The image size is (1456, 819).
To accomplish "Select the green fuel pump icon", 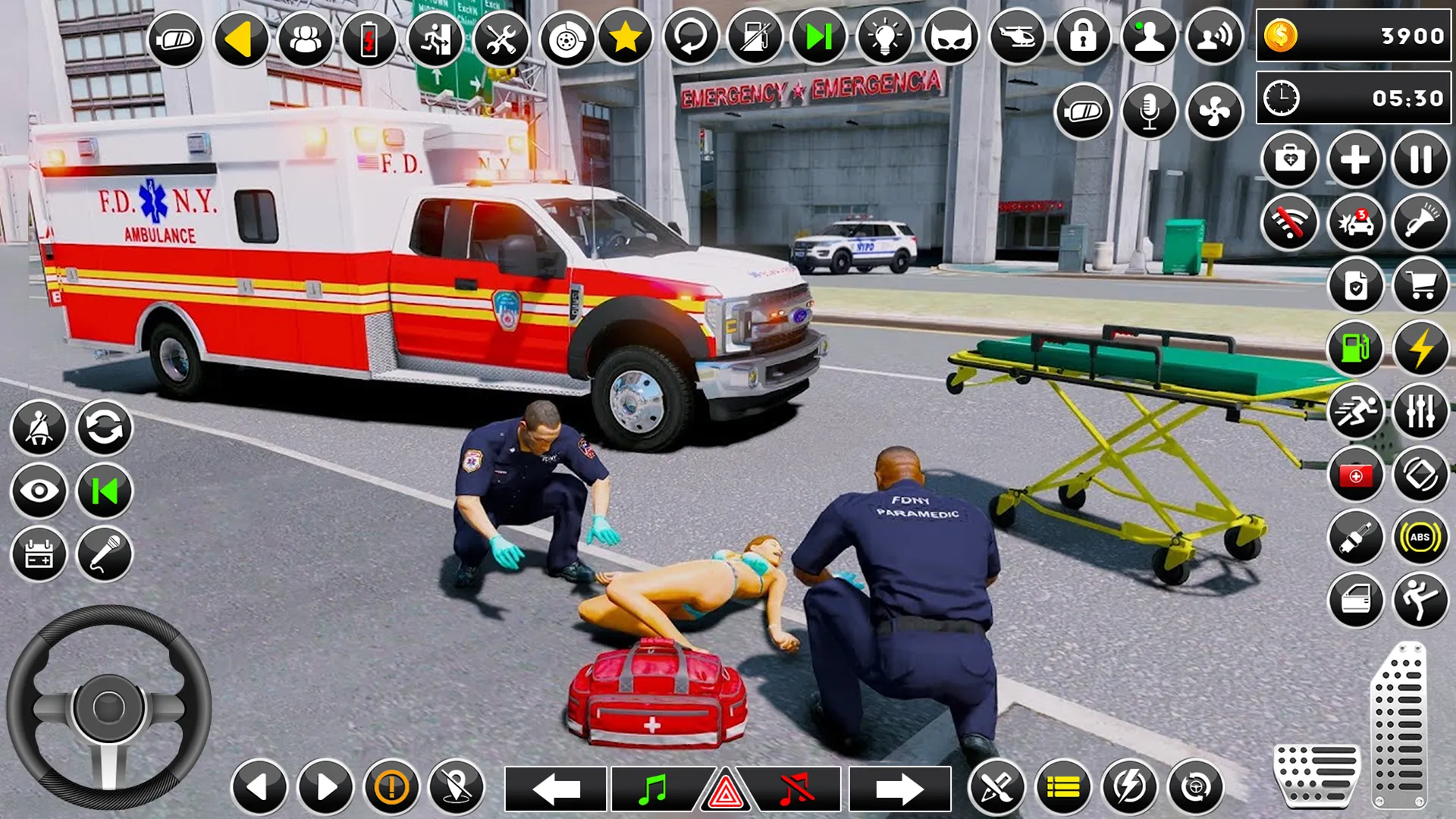I will (x=1355, y=348).
